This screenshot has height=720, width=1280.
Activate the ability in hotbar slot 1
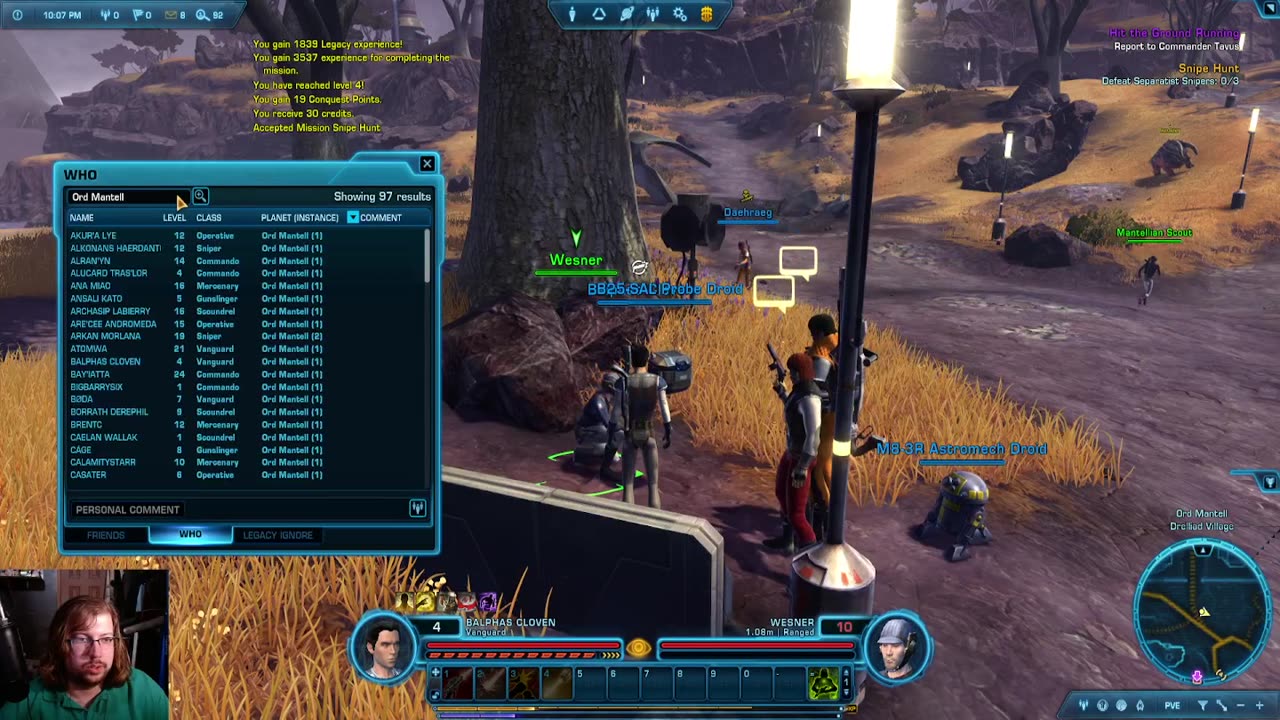point(457,684)
